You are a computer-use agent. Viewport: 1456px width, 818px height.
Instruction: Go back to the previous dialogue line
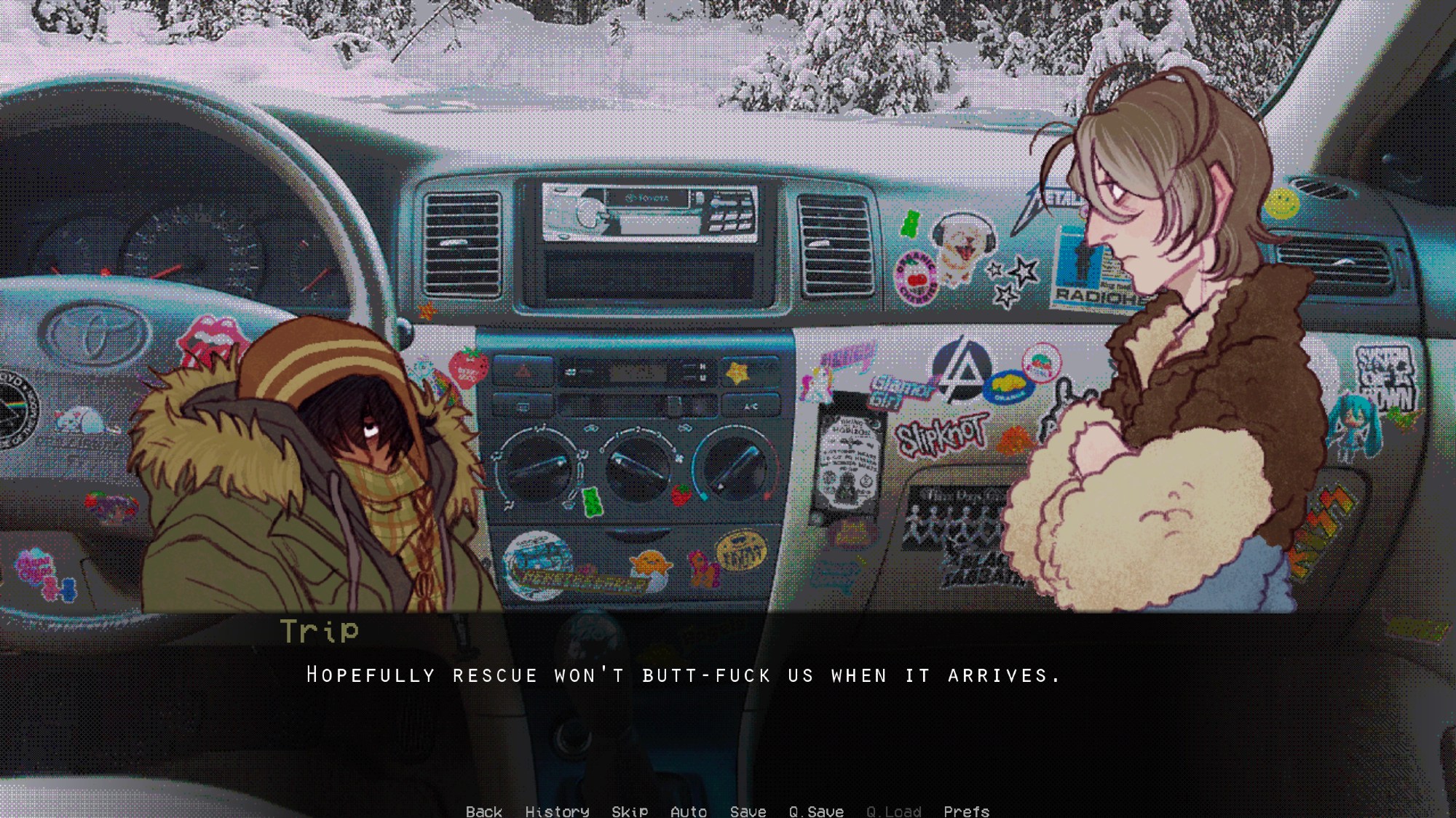[484, 810]
